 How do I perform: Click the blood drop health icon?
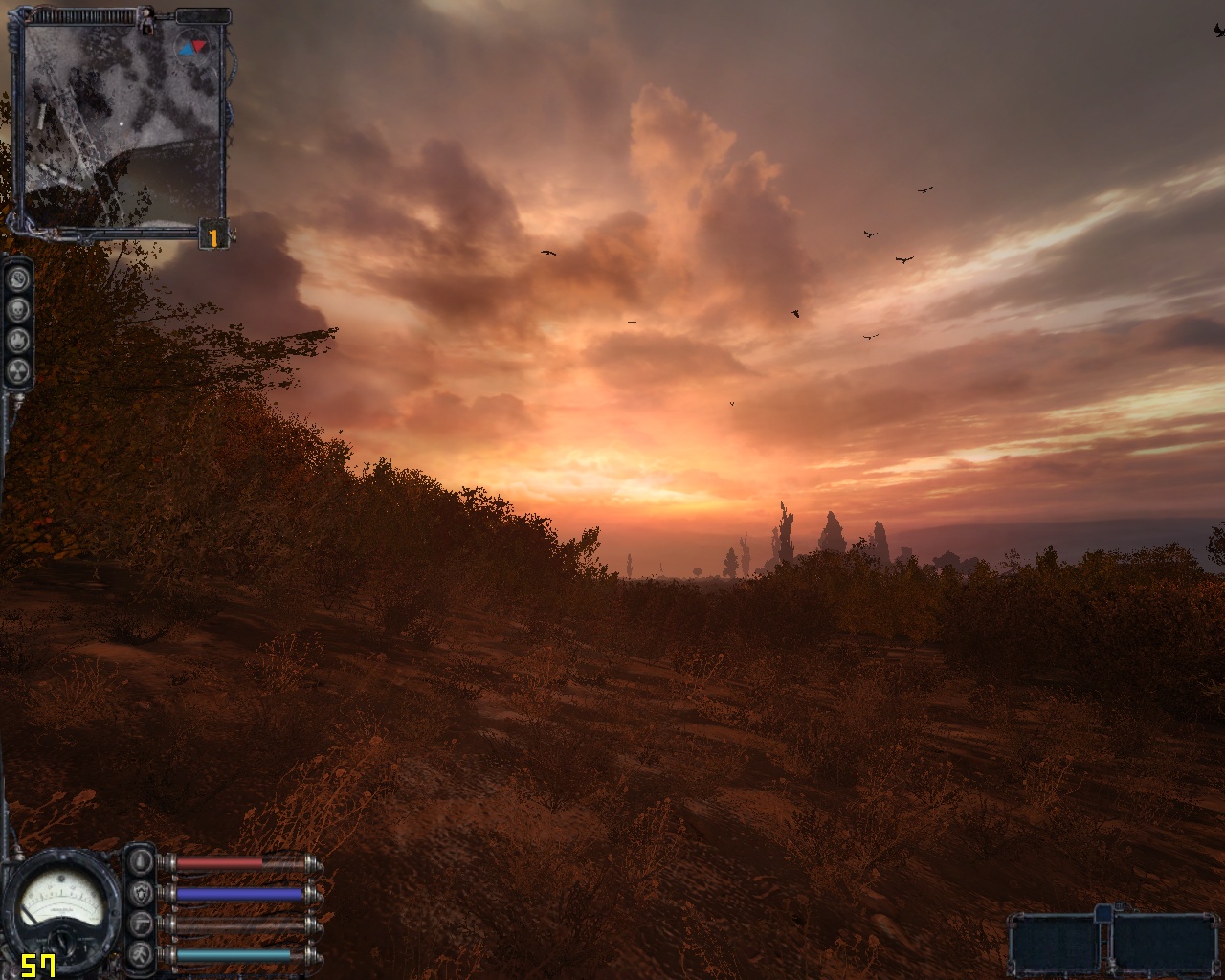[x=141, y=862]
